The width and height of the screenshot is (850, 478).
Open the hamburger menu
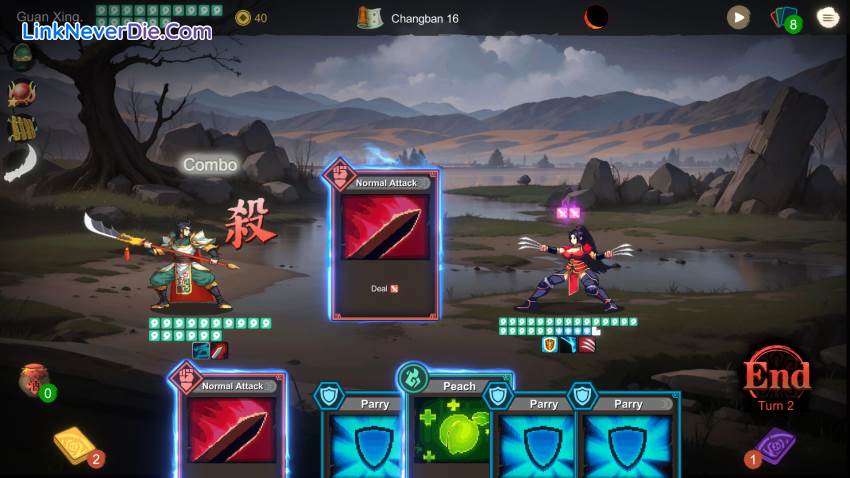[828, 17]
